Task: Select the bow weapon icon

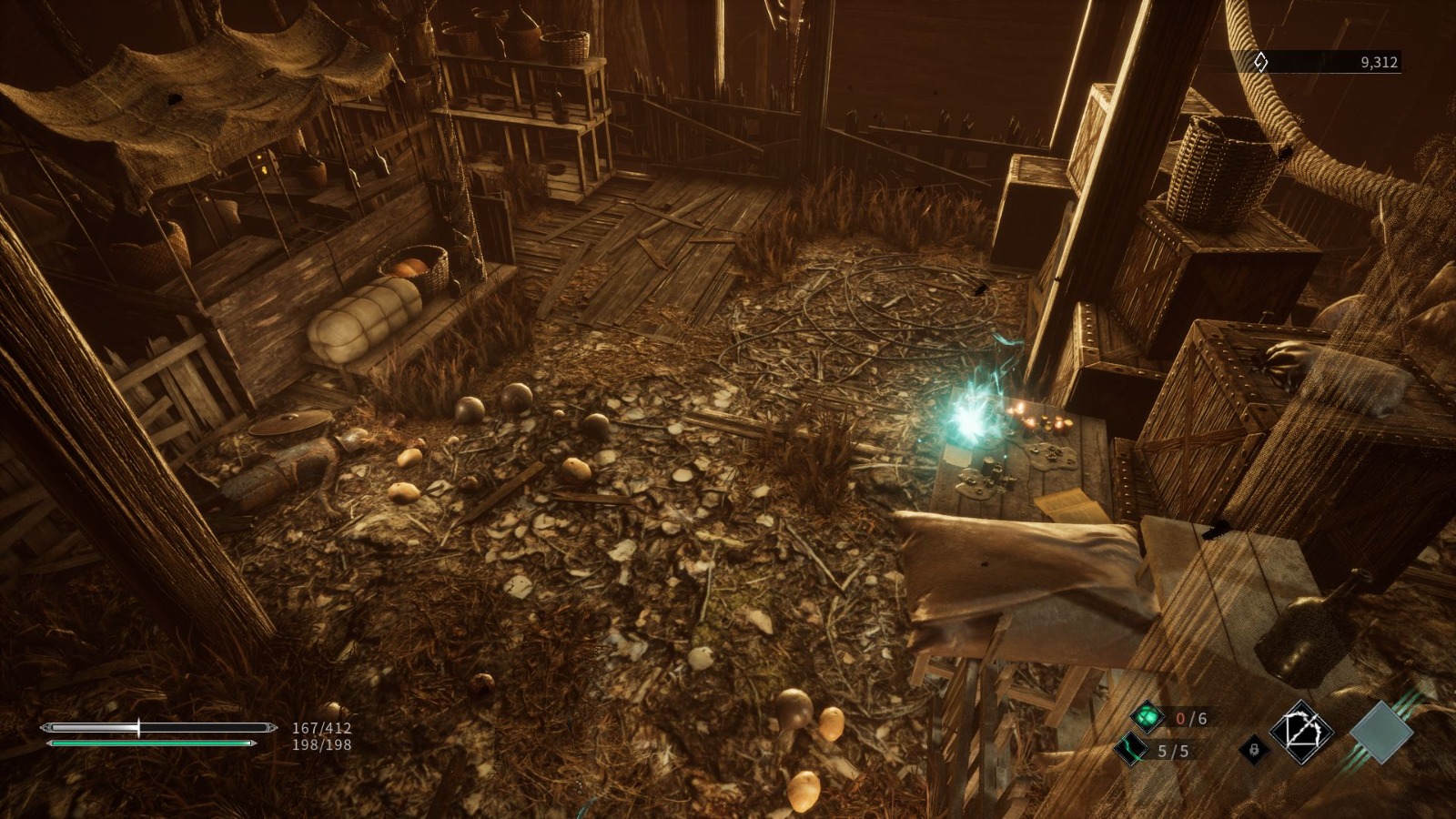Action: tap(1301, 732)
